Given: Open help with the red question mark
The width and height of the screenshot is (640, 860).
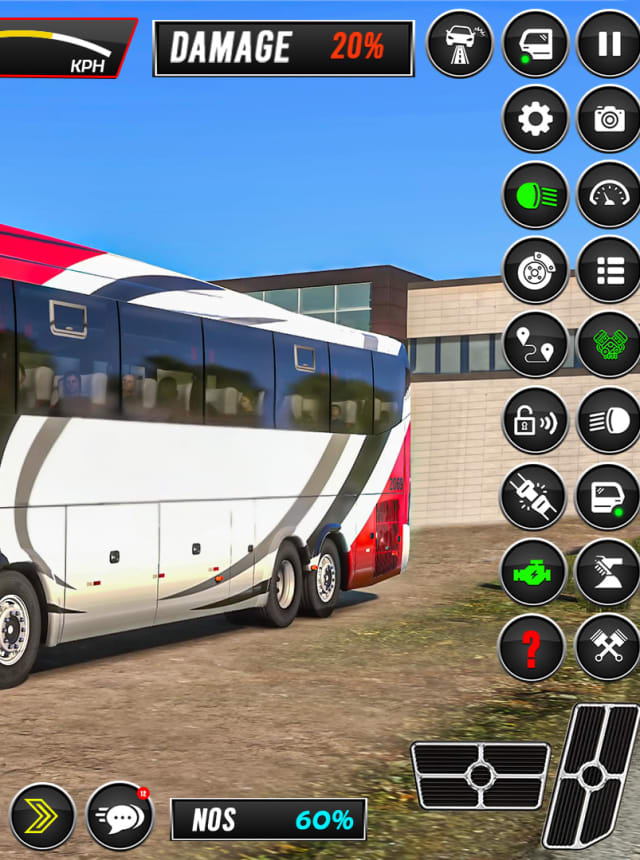Looking at the screenshot, I should coord(532,648).
